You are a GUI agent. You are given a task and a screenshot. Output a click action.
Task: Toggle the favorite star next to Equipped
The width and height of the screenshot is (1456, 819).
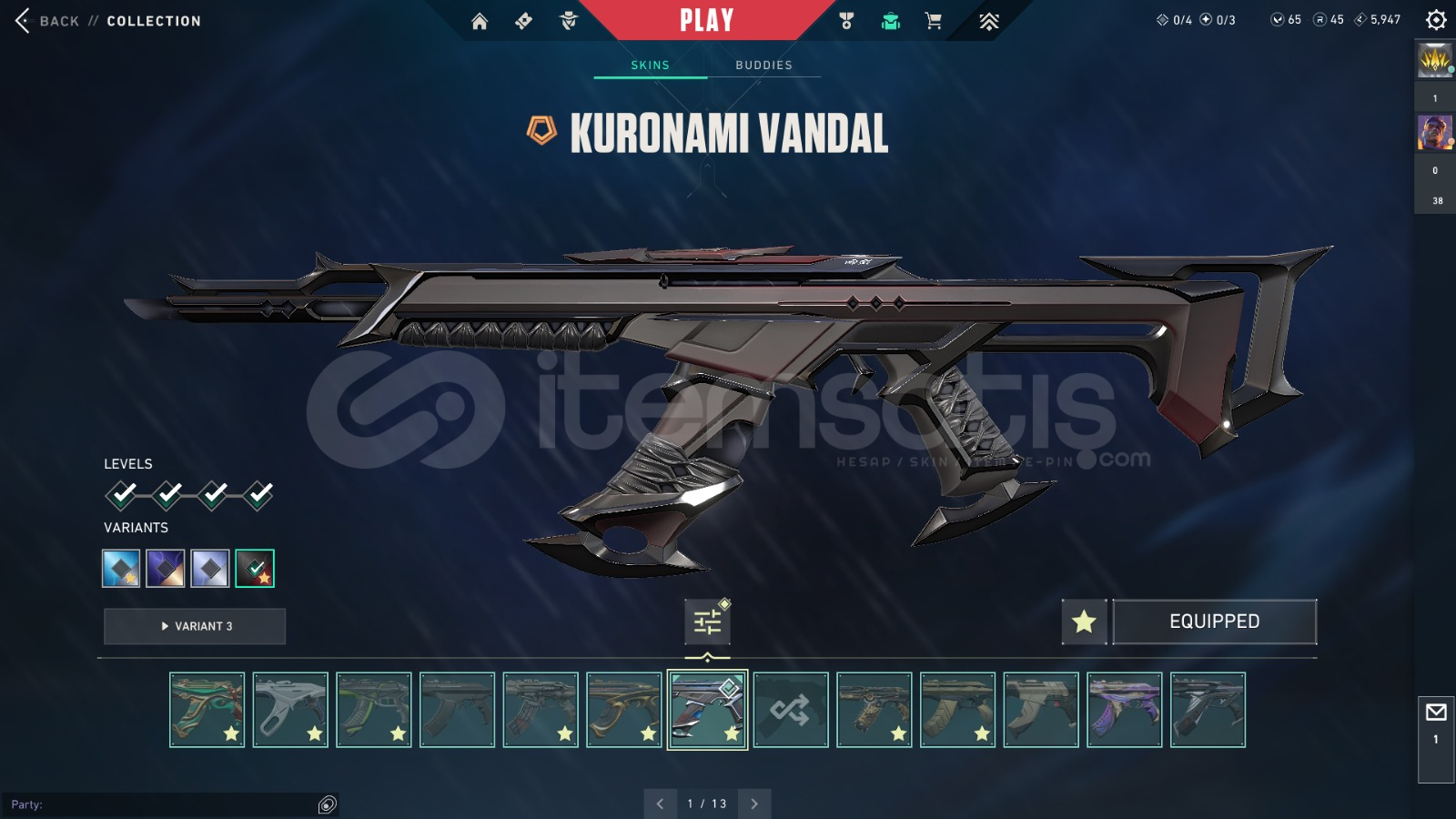tap(1083, 622)
